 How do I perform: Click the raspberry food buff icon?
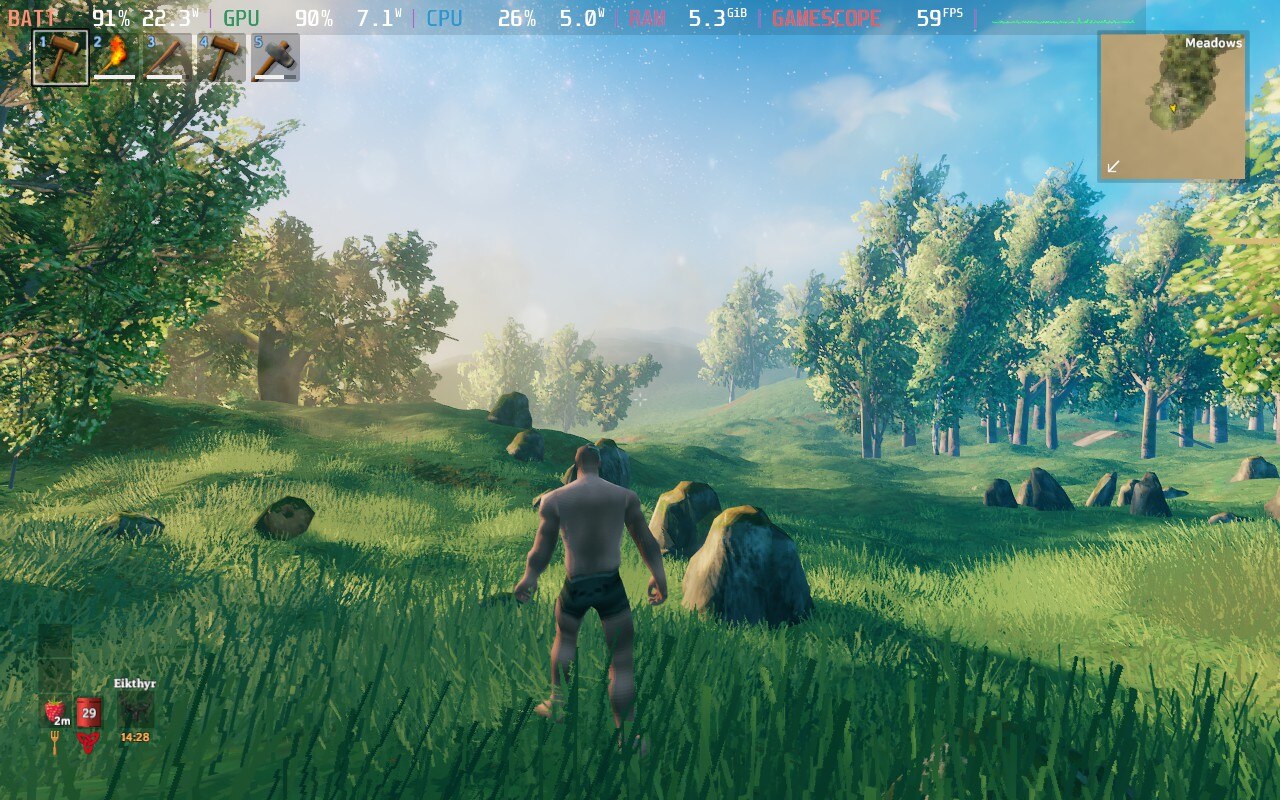pyautogui.click(x=54, y=710)
